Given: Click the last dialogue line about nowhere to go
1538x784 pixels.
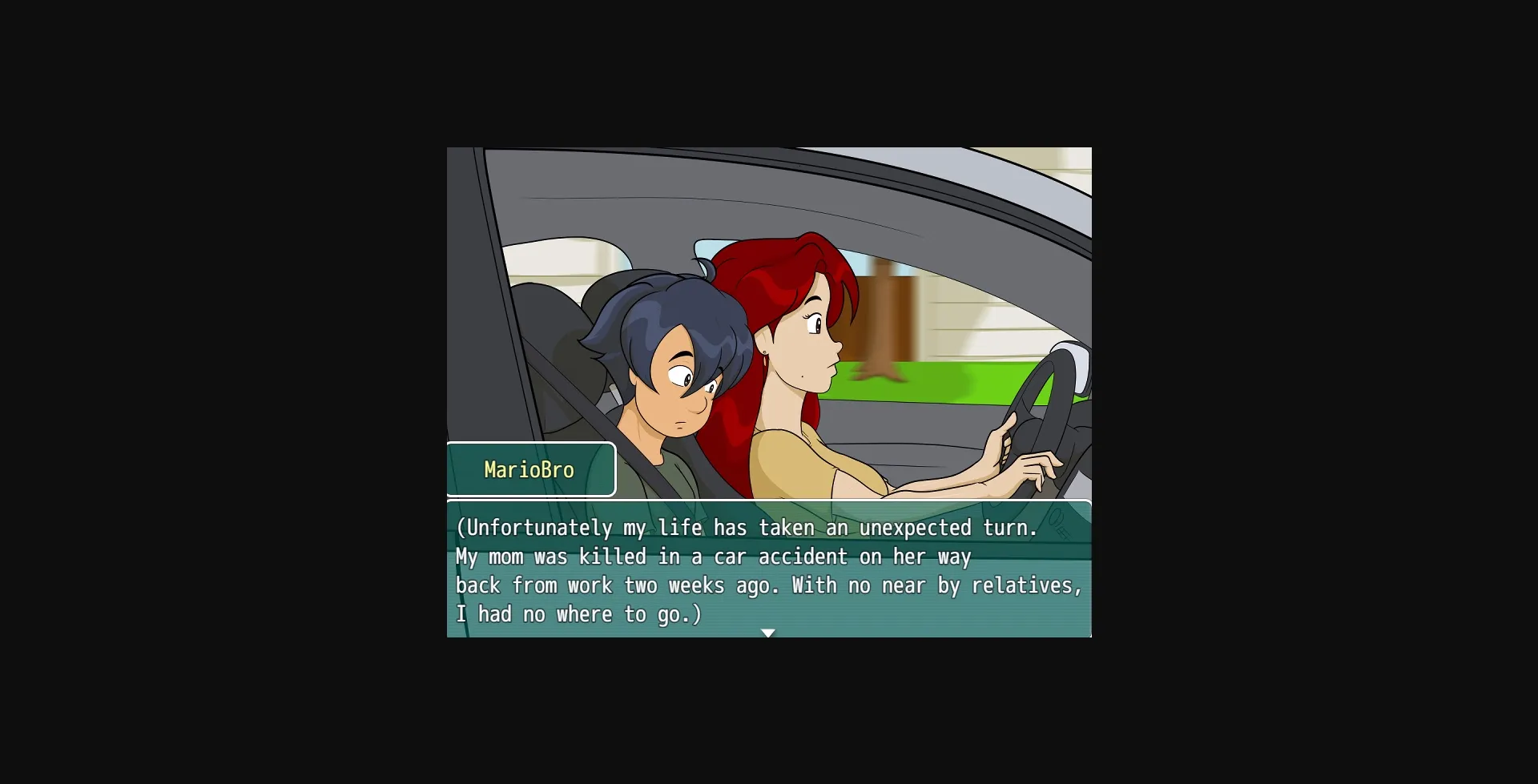Looking at the screenshot, I should (578, 613).
